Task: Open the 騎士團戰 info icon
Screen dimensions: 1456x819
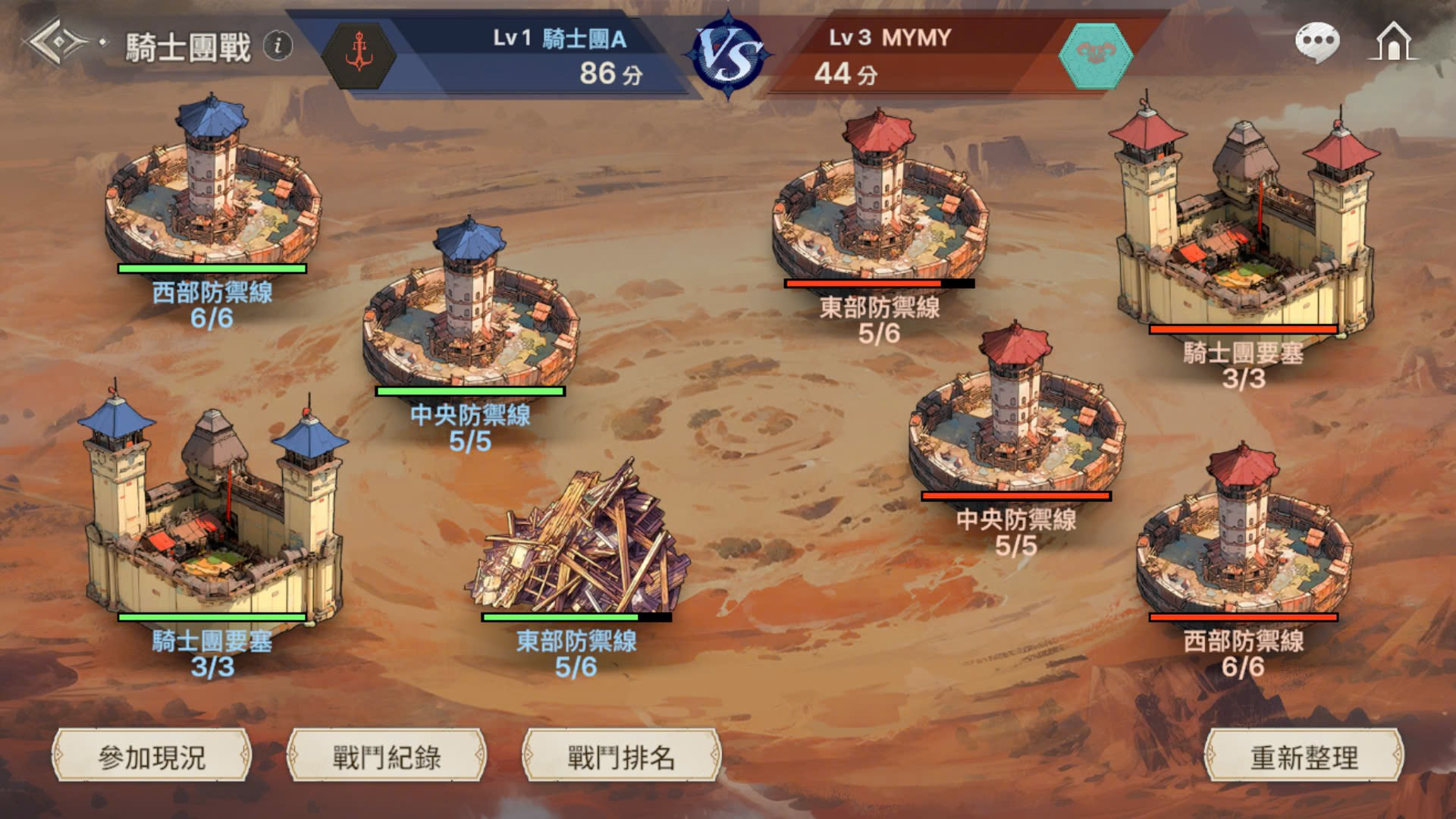Action: (x=278, y=45)
